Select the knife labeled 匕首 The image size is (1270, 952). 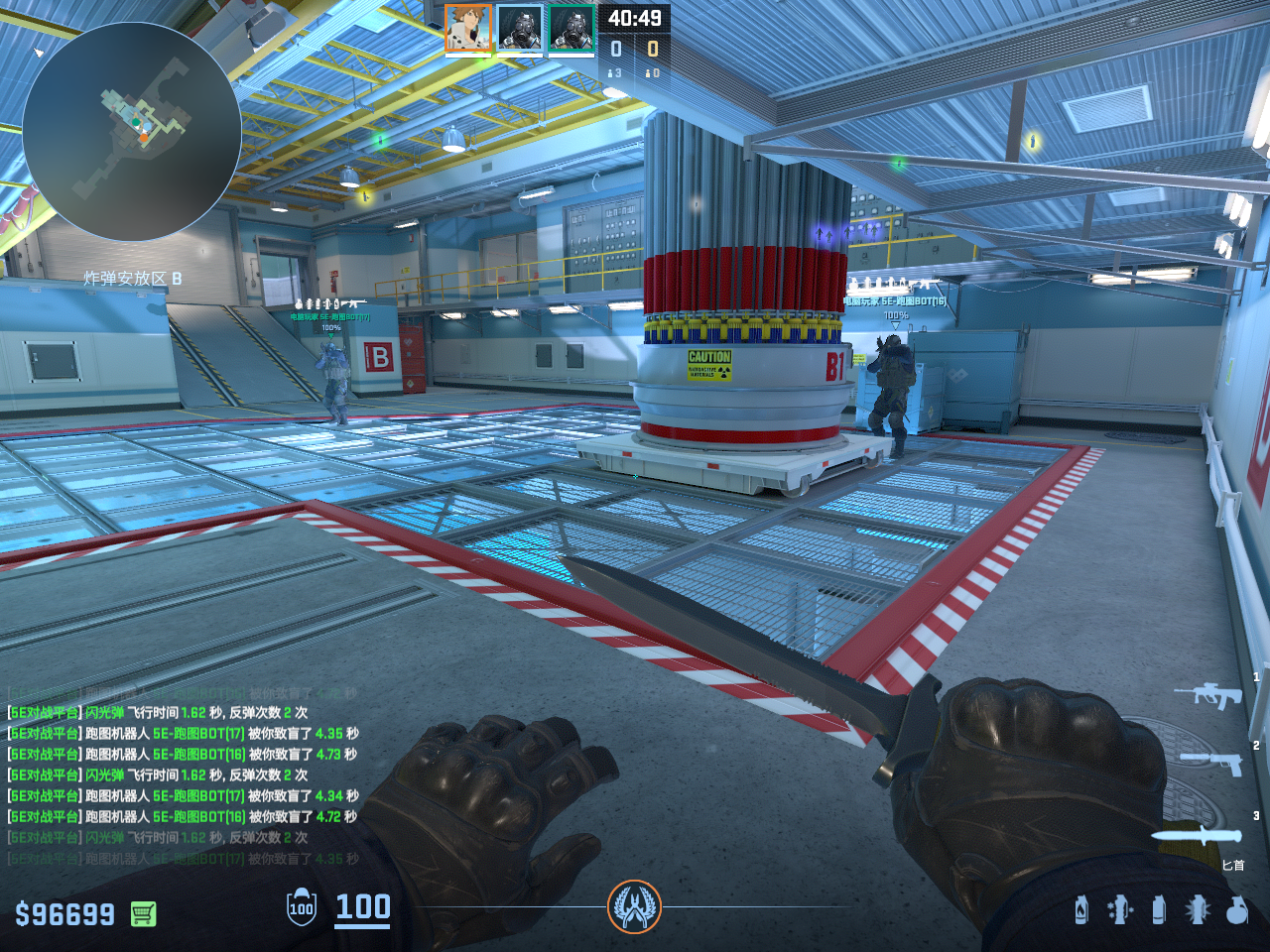(x=1198, y=836)
